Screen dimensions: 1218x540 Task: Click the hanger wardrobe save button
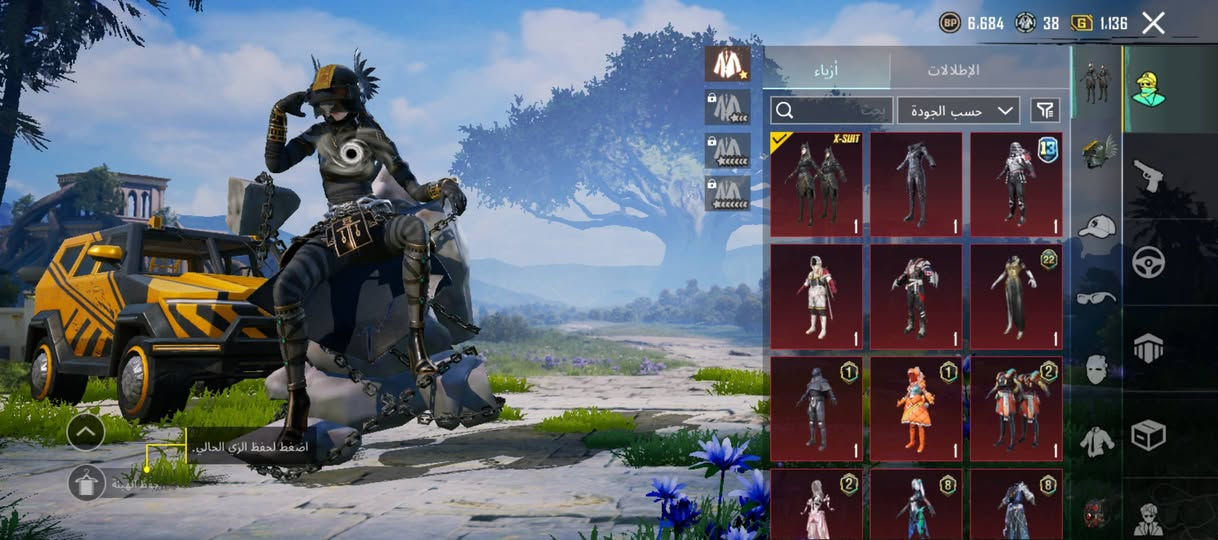[x=87, y=483]
